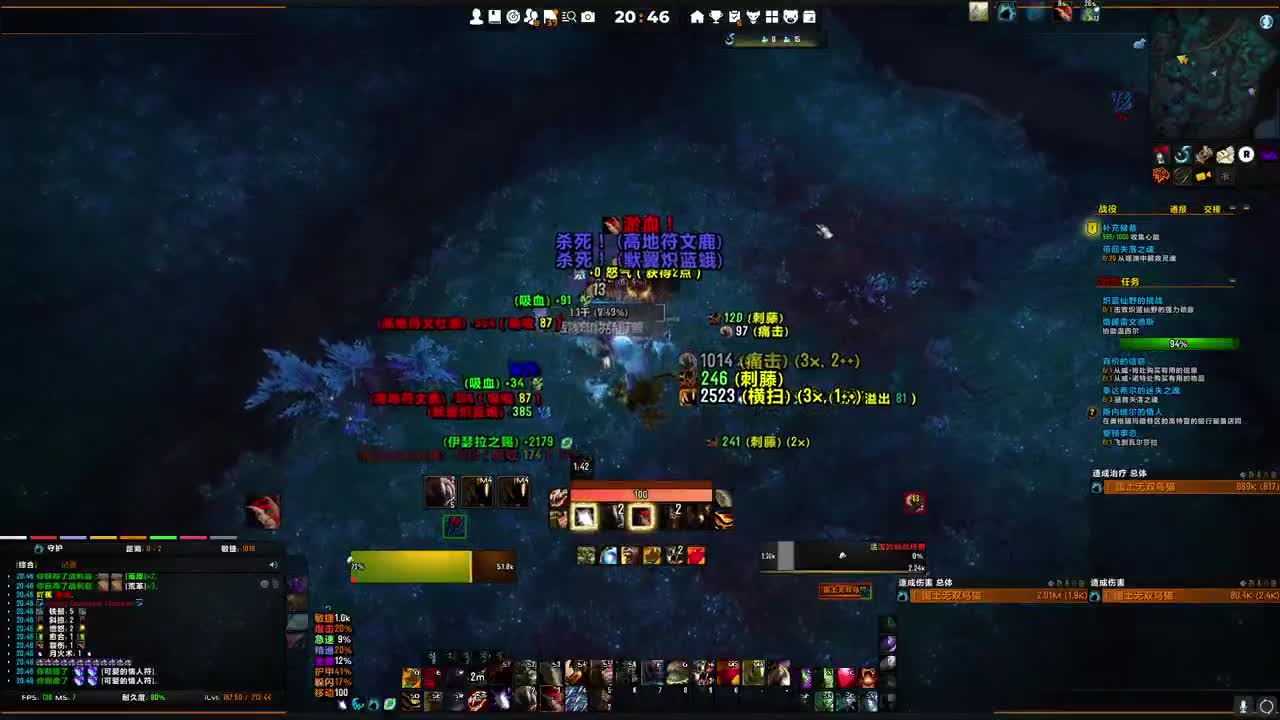Open the Adventure Guide horned icon
The width and height of the screenshot is (1280, 720).
click(x=753, y=16)
